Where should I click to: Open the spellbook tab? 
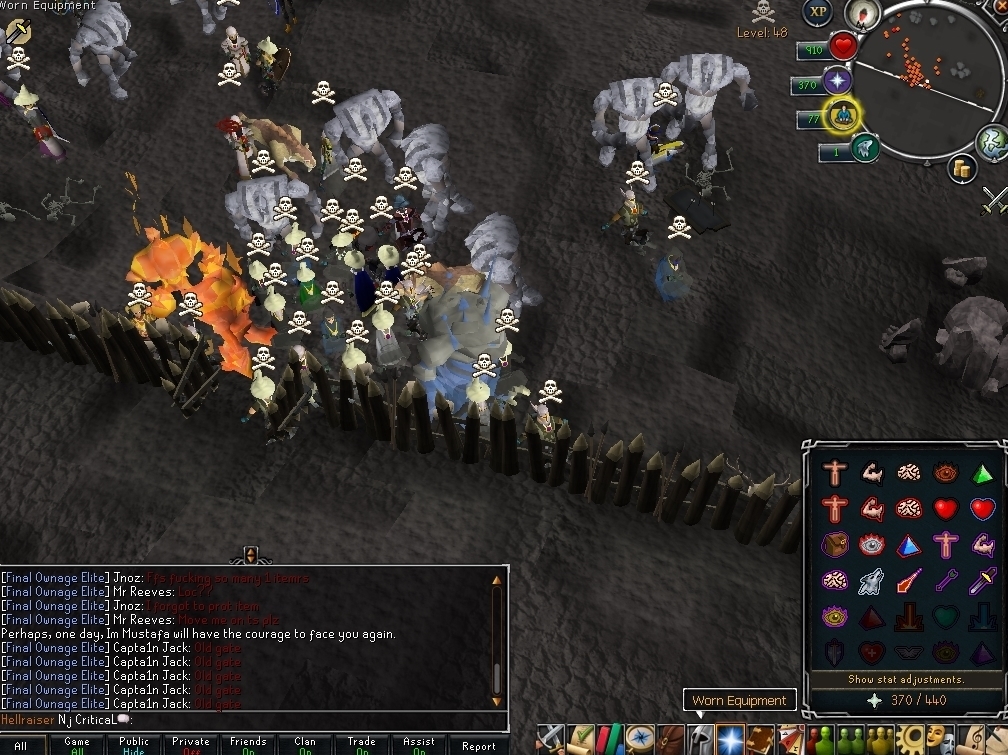click(x=760, y=739)
